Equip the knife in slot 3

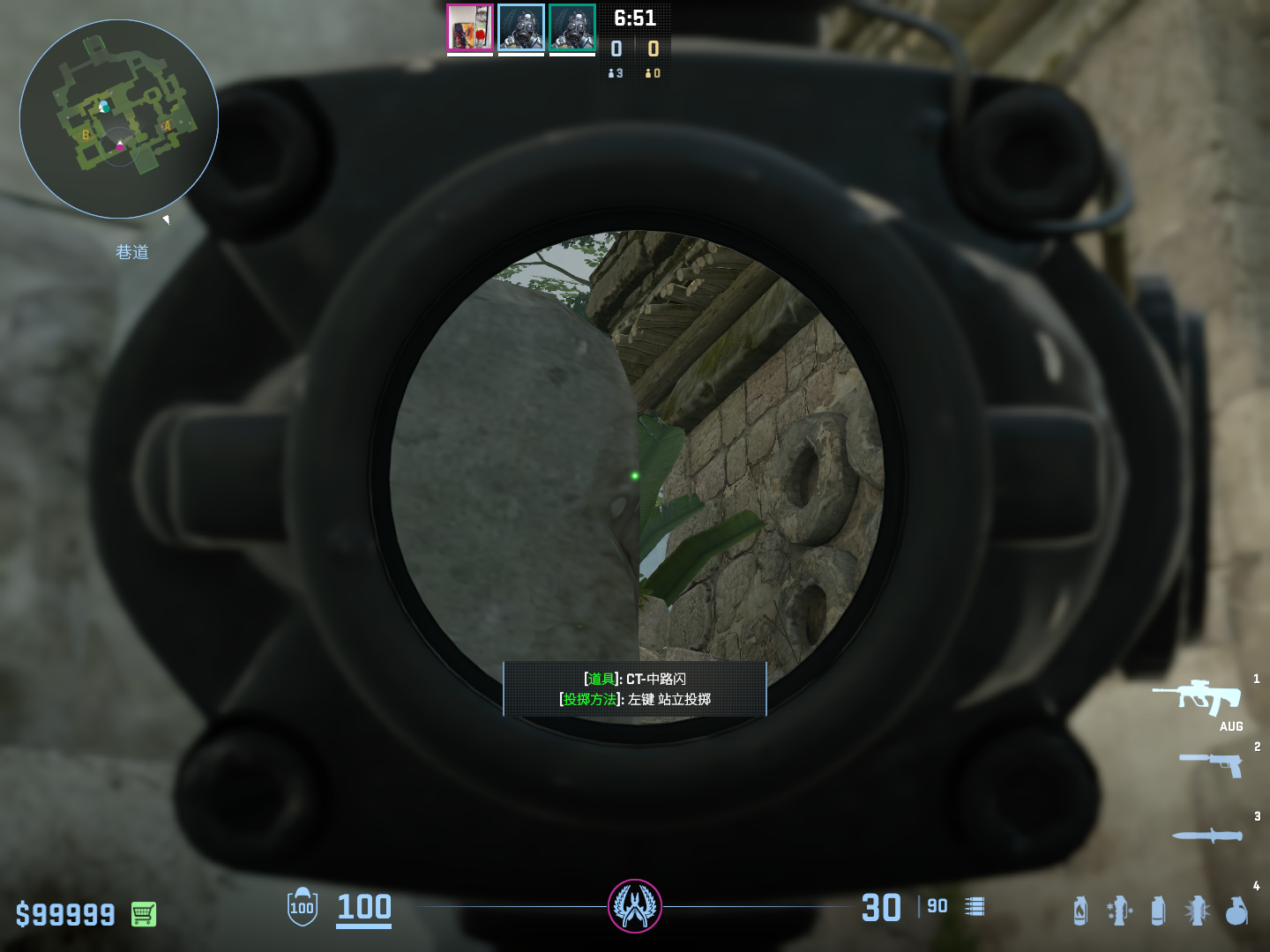click(x=1207, y=835)
